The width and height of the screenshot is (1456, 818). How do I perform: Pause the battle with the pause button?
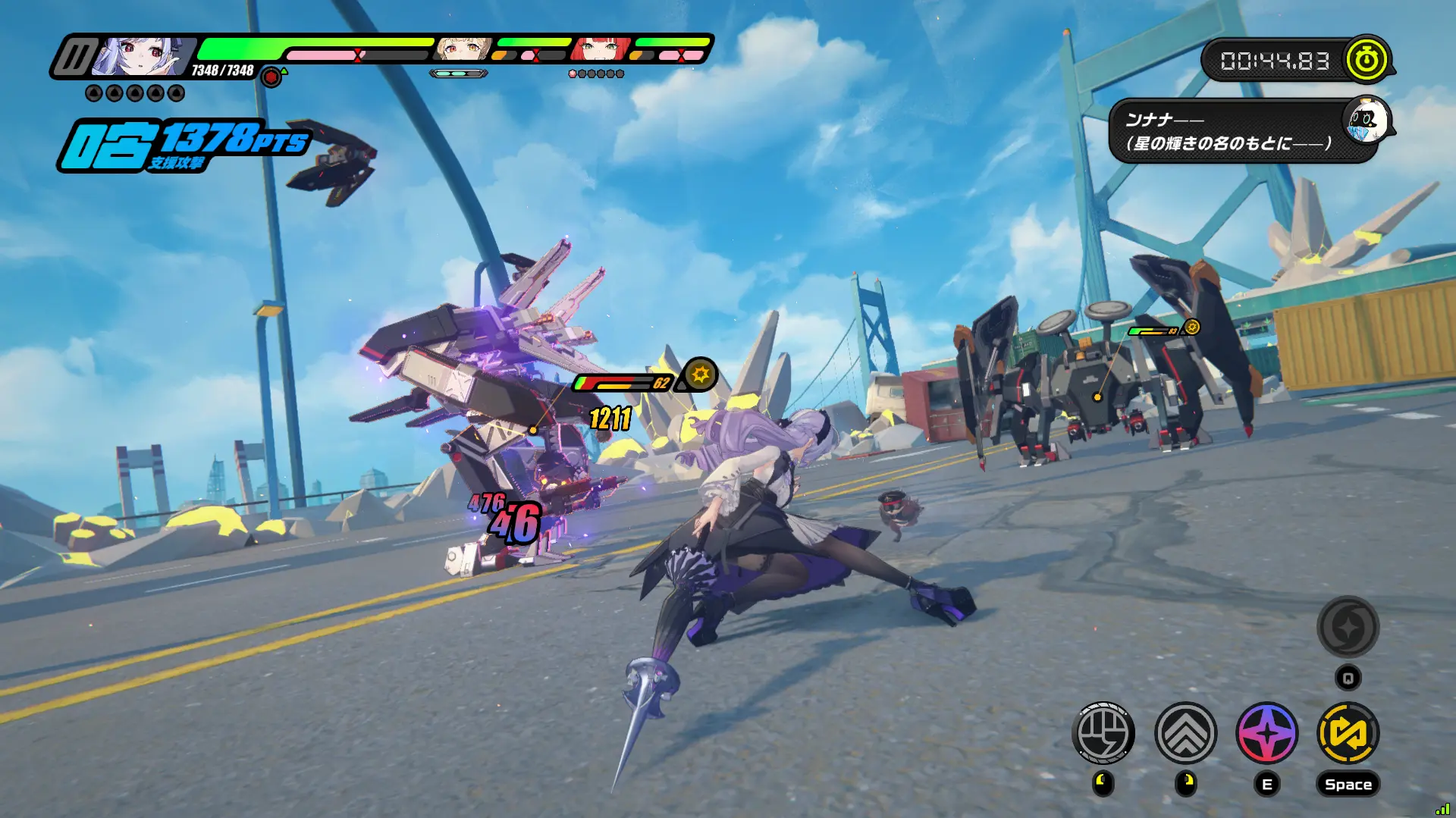pyautogui.click(x=74, y=57)
